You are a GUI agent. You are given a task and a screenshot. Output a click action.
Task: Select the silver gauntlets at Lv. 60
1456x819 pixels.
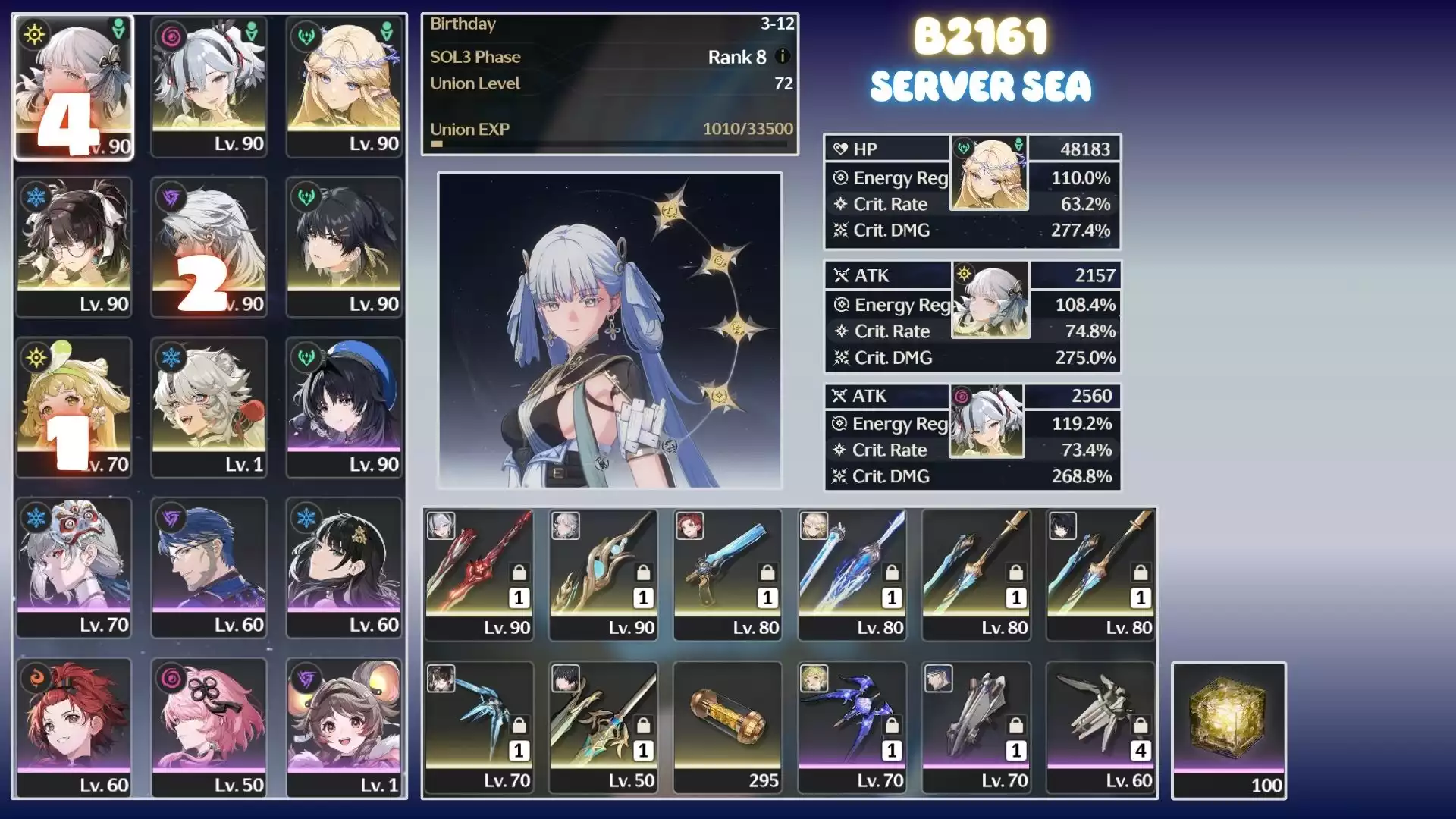1101,726
